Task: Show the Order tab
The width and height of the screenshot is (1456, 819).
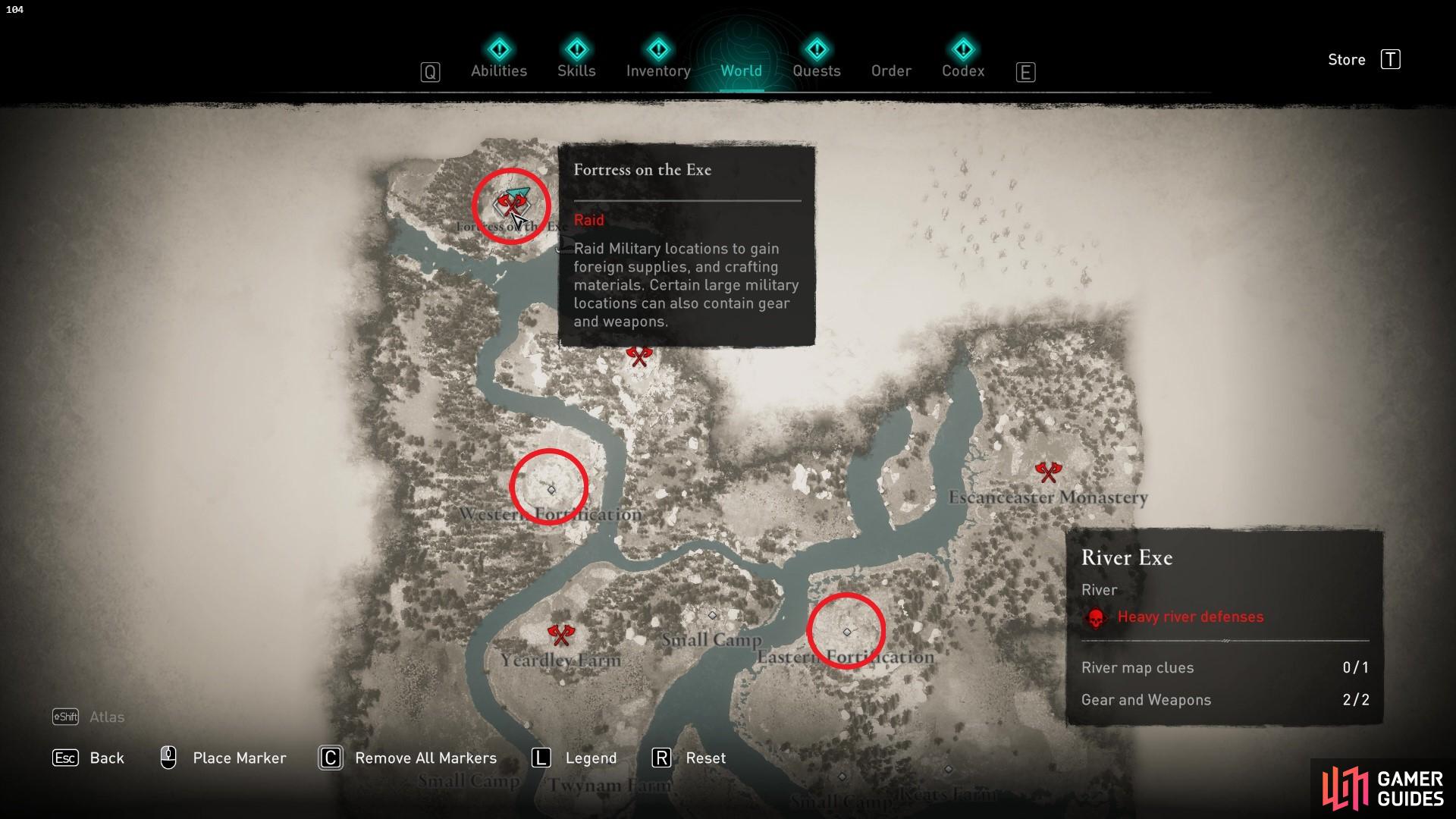Action: pos(891,71)
